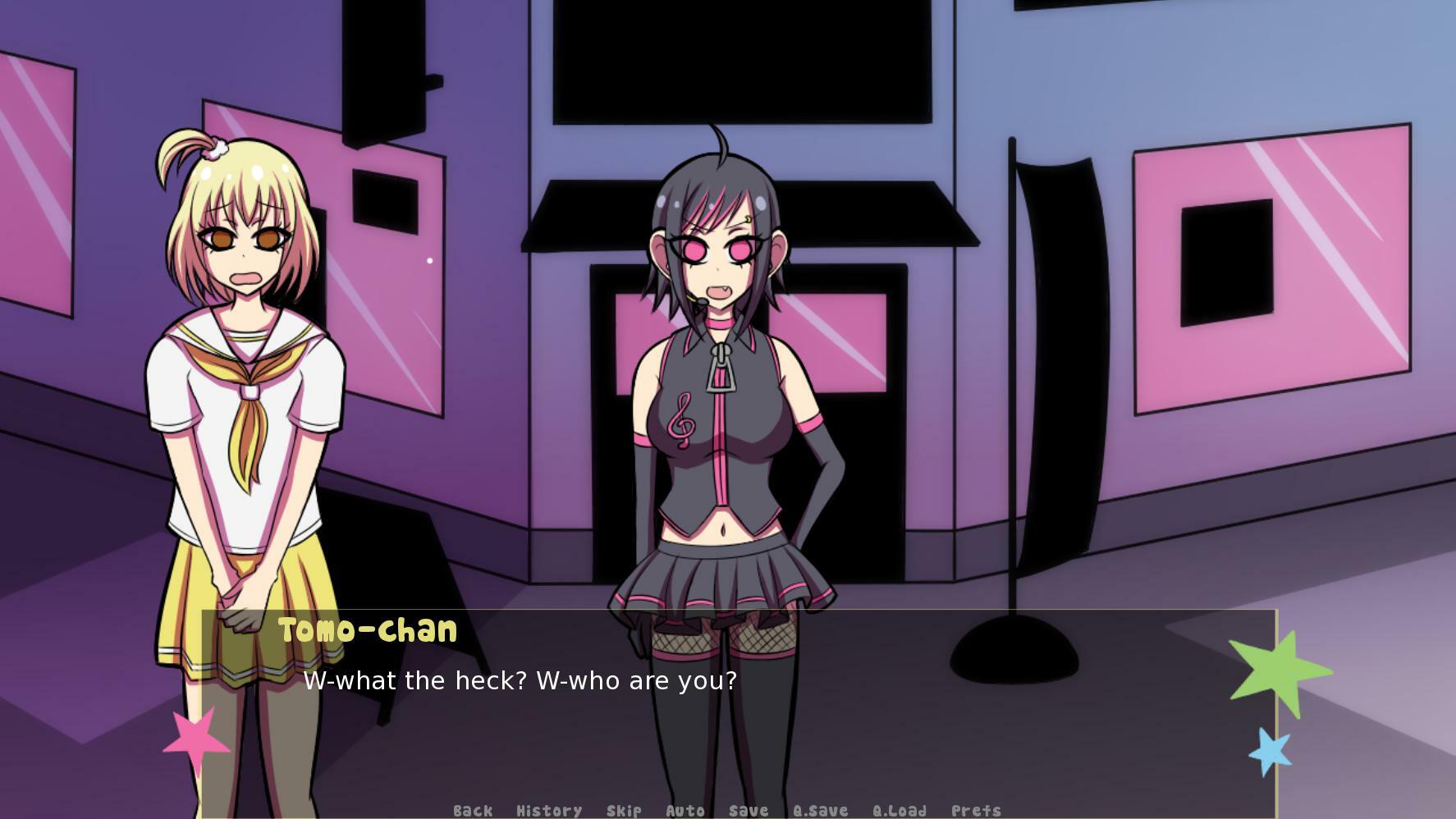This screenshot has height=819, width=1456.
Task: Load the Q.Load quick save
Action: [900, 811]
